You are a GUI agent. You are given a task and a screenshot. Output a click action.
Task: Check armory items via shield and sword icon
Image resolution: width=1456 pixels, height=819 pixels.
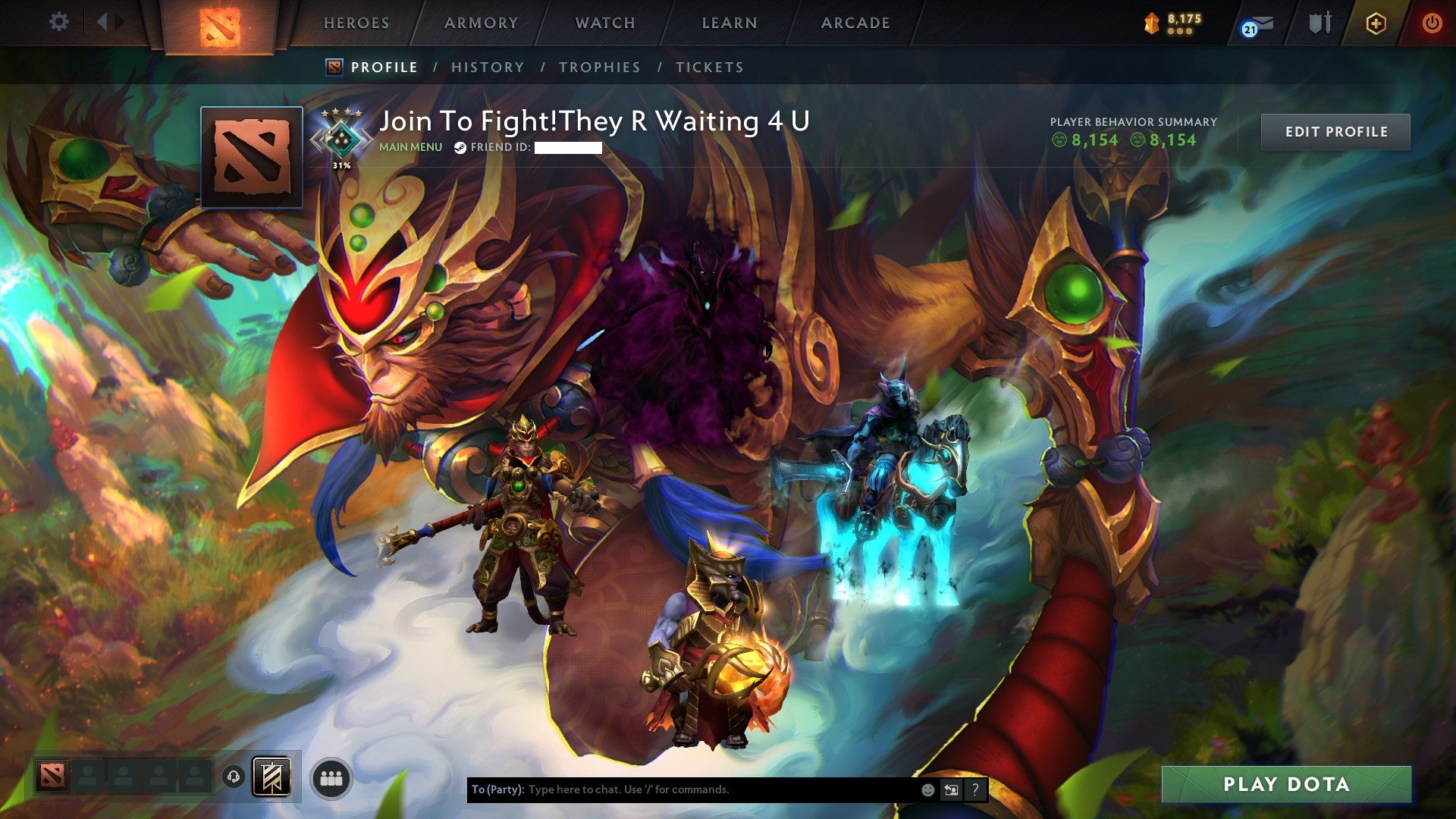[1319, 23]
